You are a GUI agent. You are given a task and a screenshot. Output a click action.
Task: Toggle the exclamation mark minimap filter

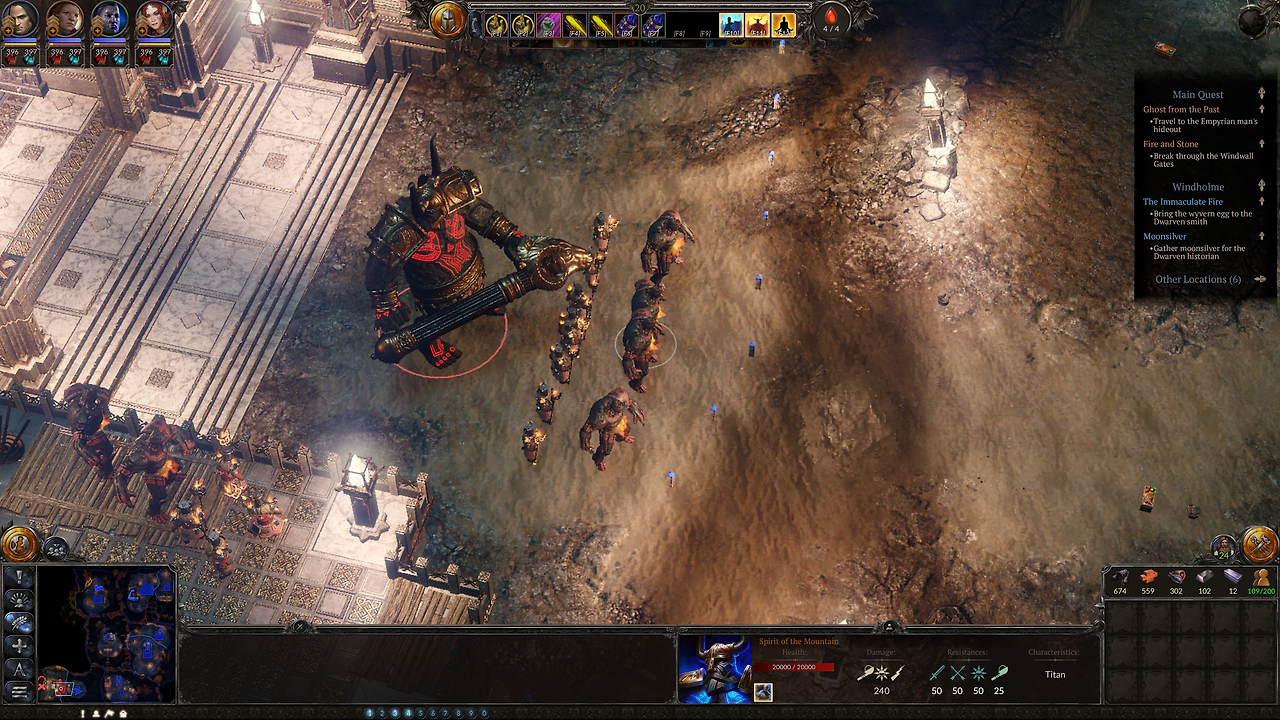19,577
